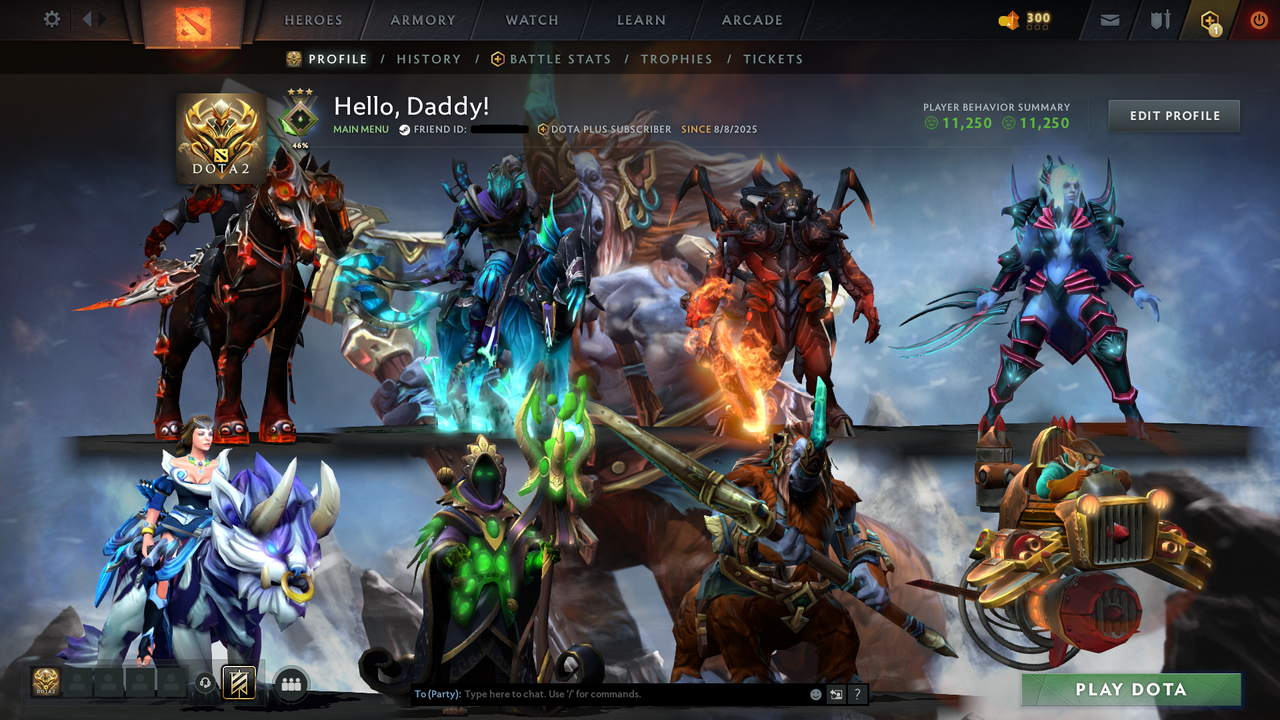Screen dimensions: 1280x720
Task: Switch to the TROPHIES tab
Action: coord(676,59)
